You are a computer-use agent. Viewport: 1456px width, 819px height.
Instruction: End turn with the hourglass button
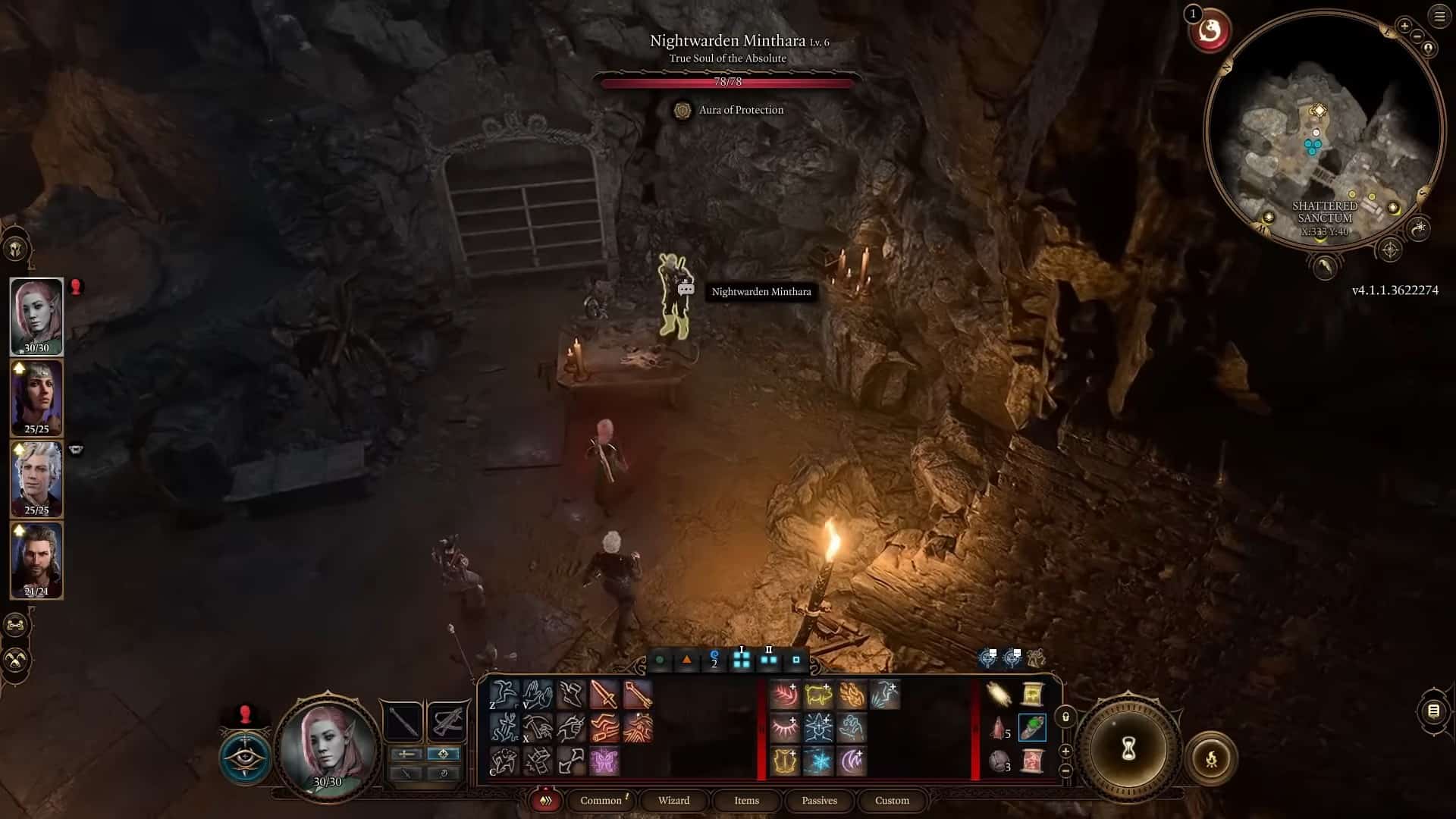tap(1128, 750)
